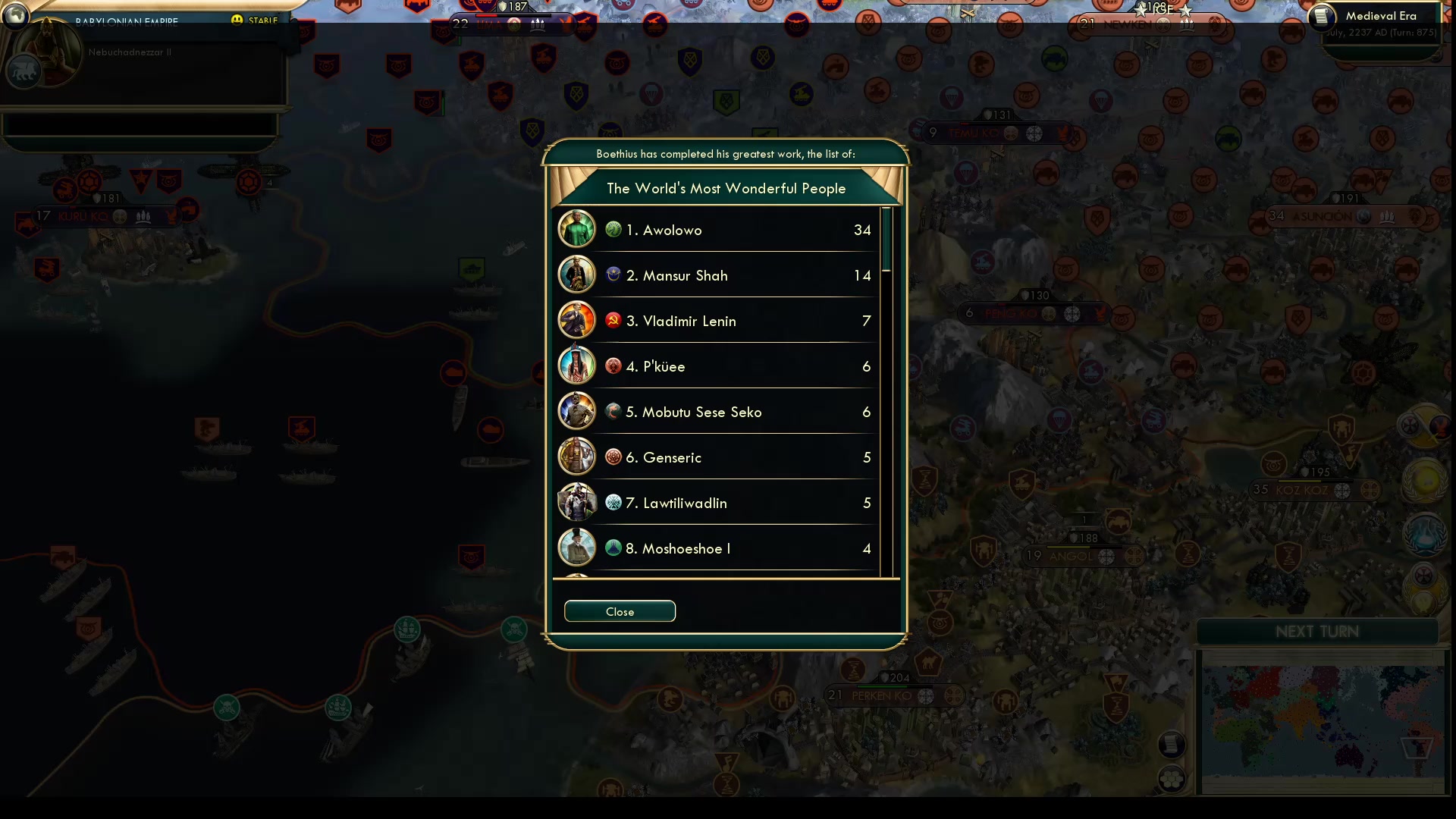Open the era details dropdown

[x=1382, y=15]
